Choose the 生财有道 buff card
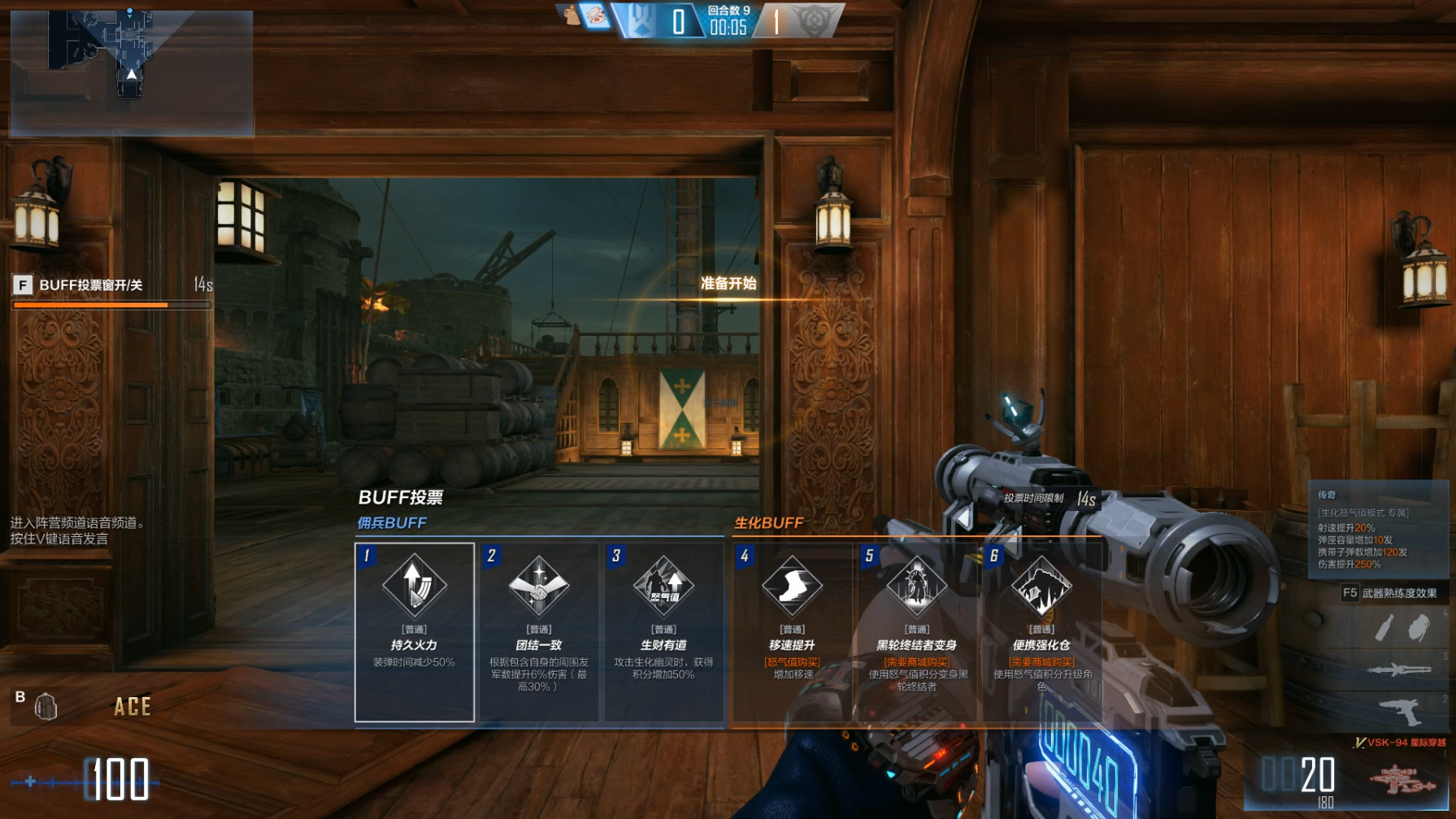Screen dimensions: 1456x819 click(x=663, y=631)
